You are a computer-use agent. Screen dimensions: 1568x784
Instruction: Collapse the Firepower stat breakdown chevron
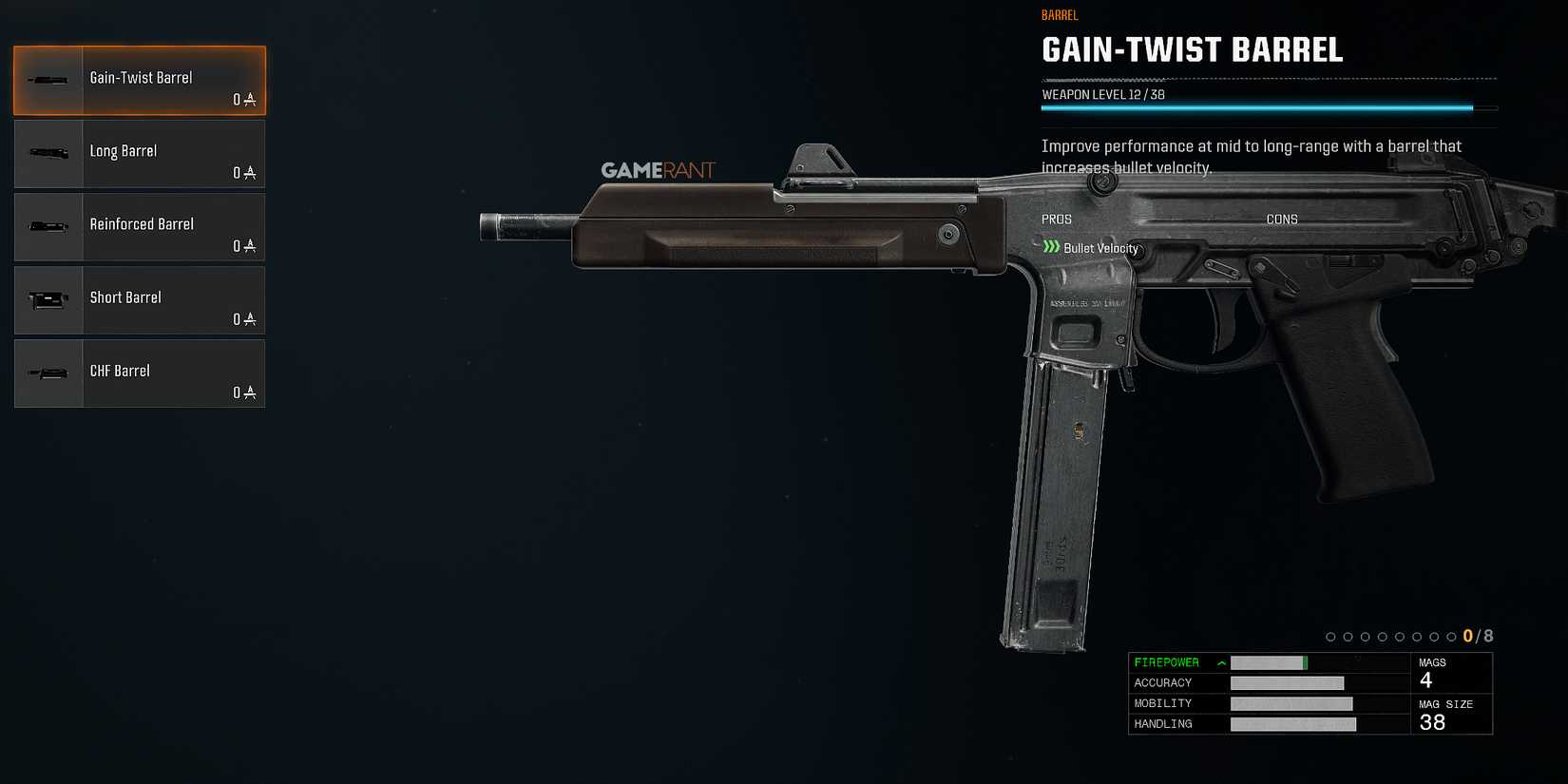pos(1219,661)
